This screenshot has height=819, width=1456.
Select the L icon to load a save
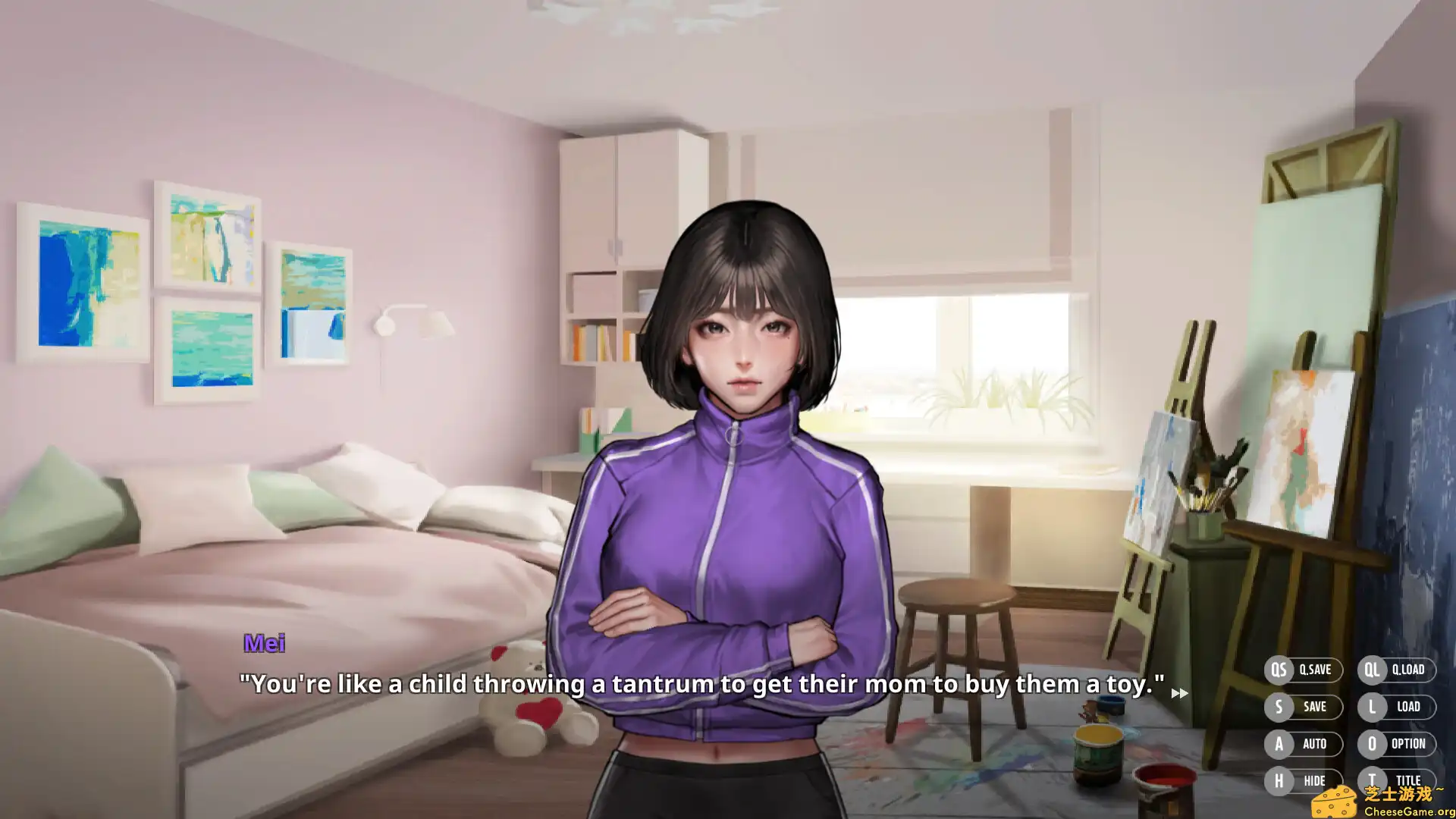click(1372, 707)
